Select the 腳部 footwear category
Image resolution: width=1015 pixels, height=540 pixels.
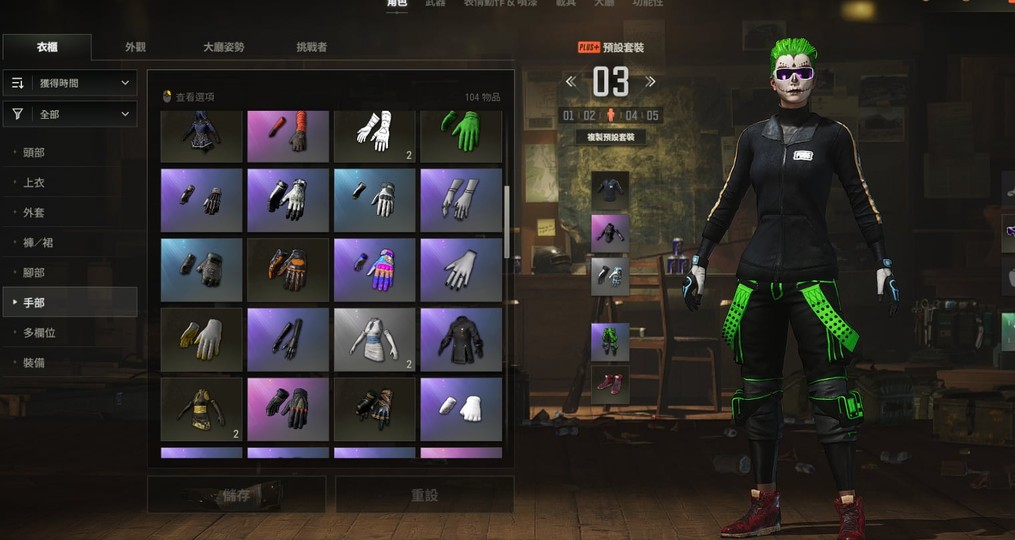tap(34, 272)
